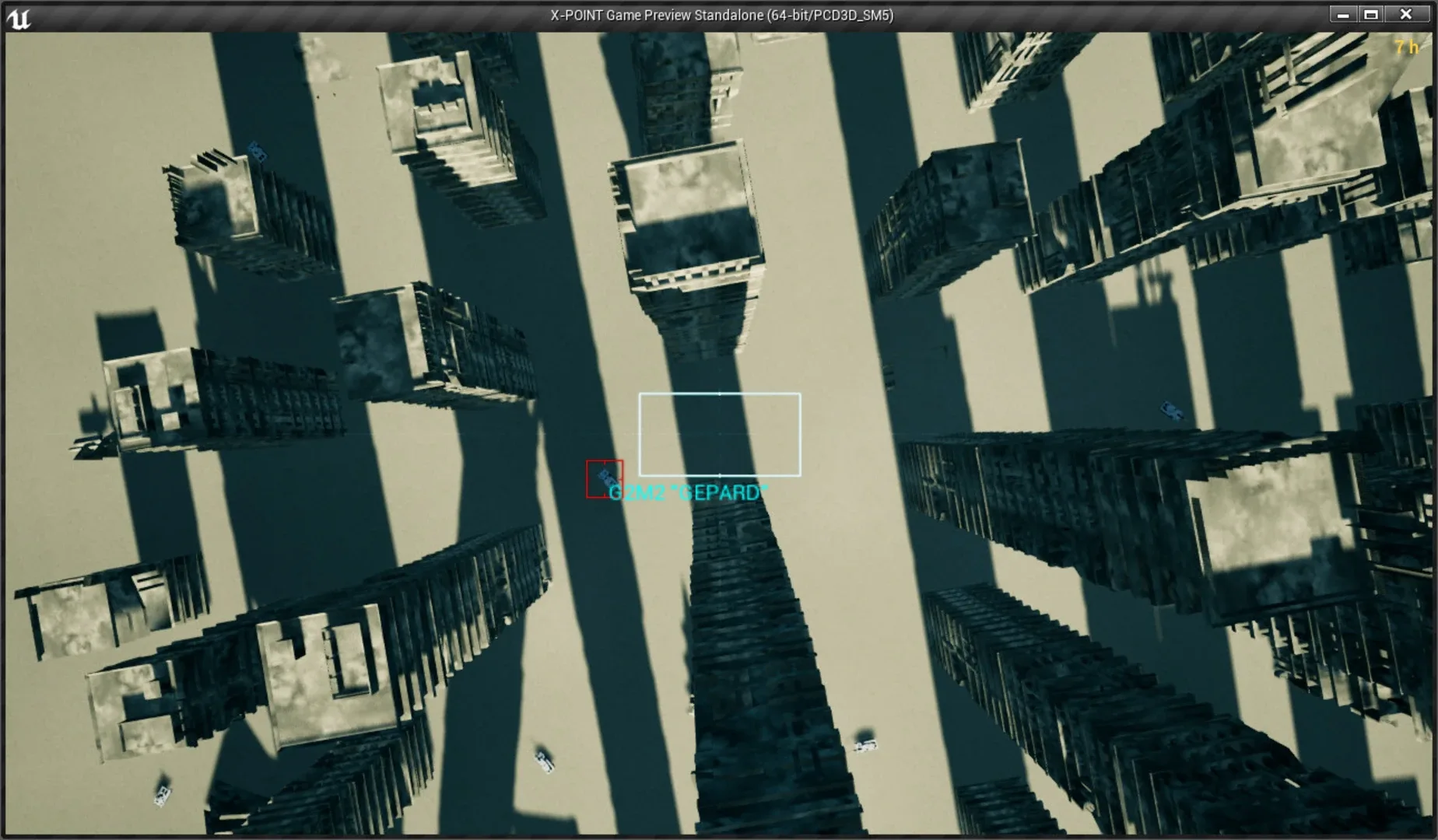Close the X-POINT game preview window
The image size is (1438, 840).
click(1405, 13)
